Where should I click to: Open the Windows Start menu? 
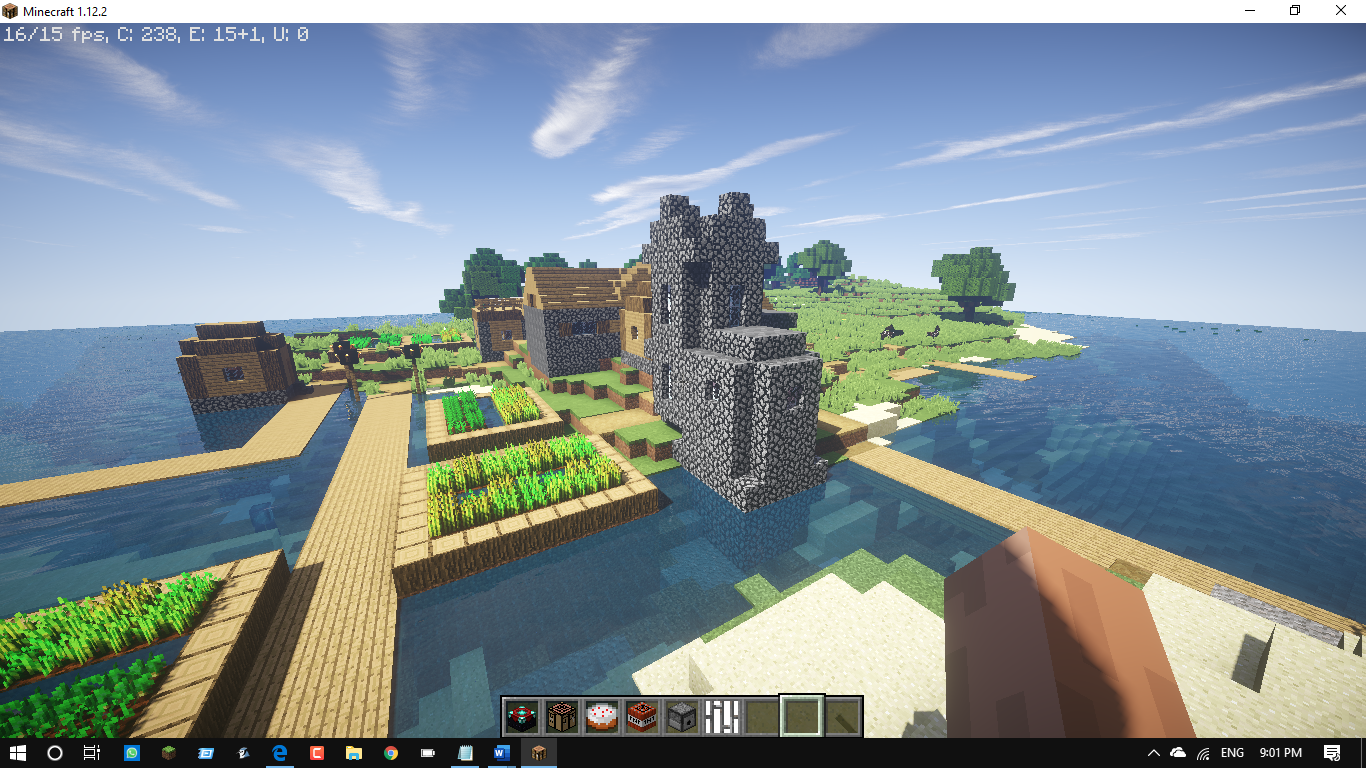click(16, 753)
